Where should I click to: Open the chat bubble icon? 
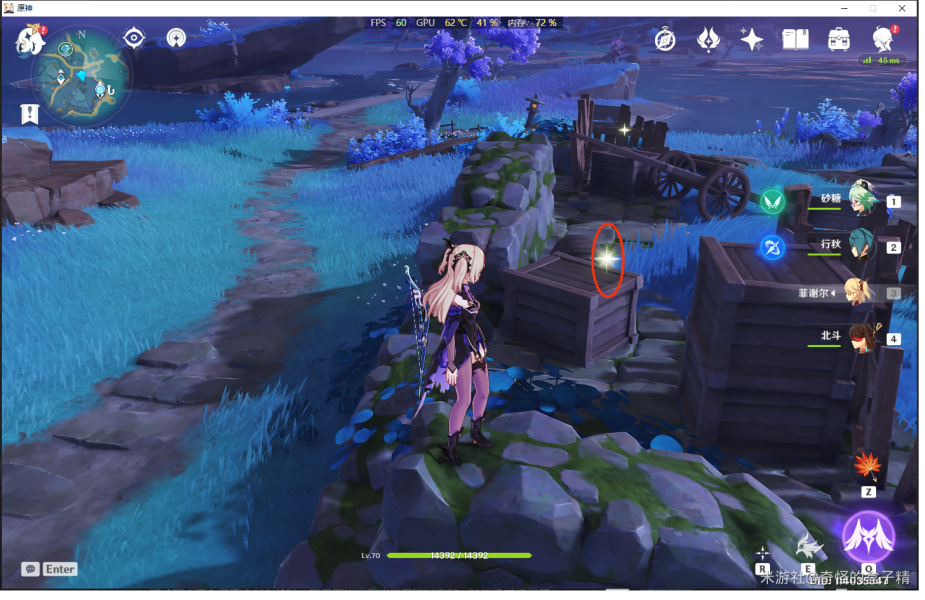(31, 569)
